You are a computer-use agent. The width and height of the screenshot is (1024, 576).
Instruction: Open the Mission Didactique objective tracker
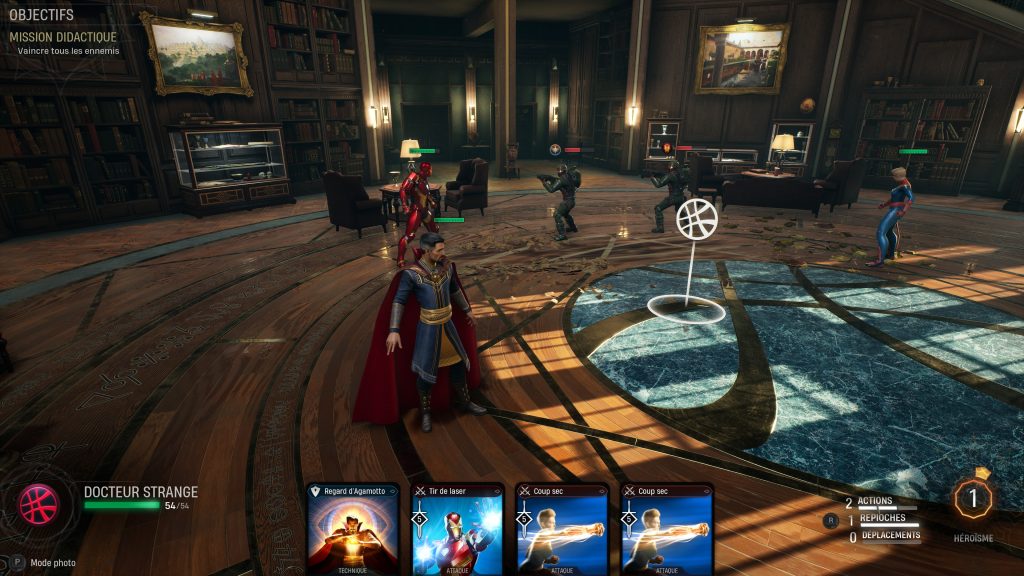(63, 37)
